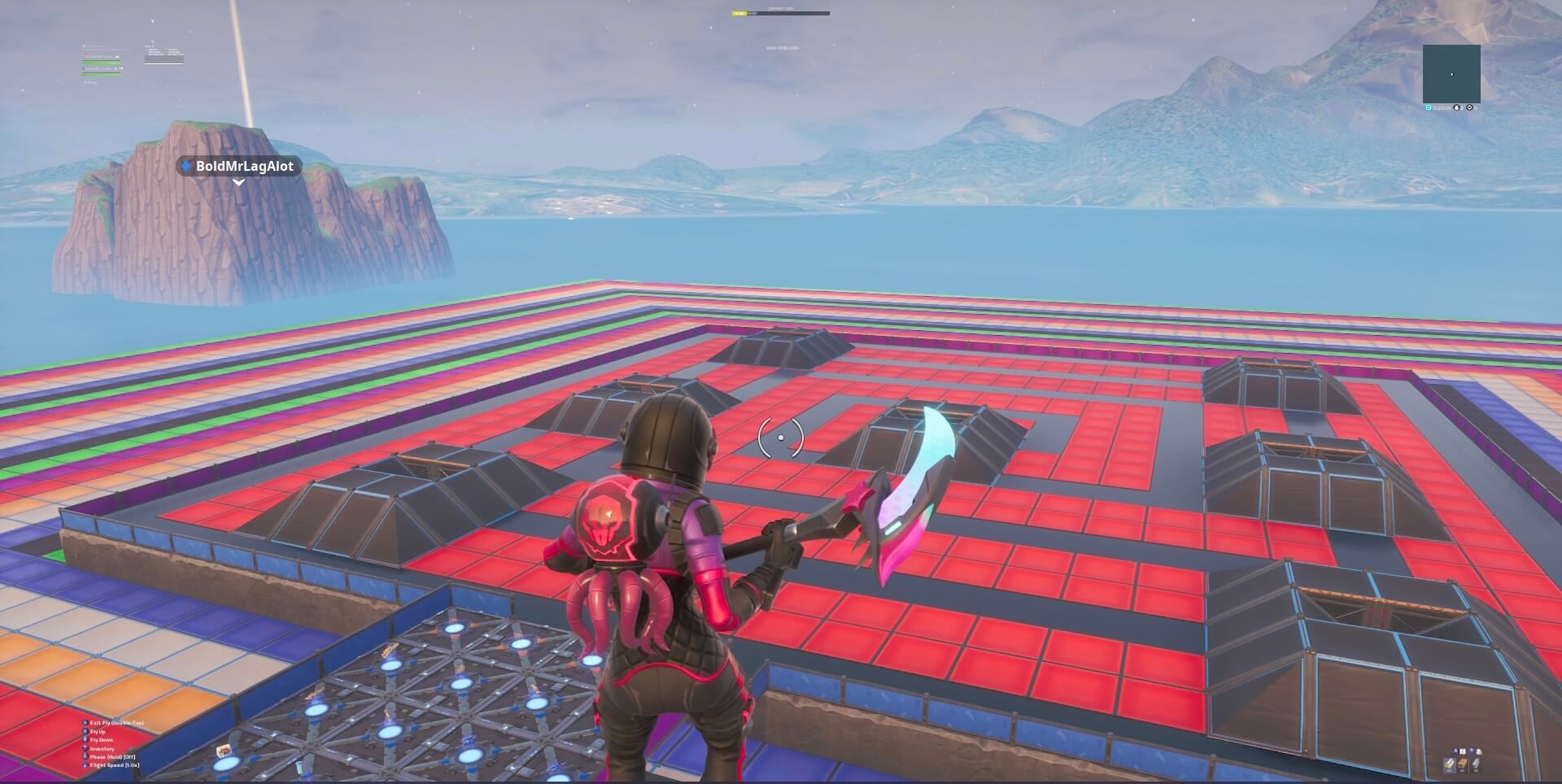1562x784 pixels.
Task: Click the Fly Up key icon
Action: pos(85,731)
